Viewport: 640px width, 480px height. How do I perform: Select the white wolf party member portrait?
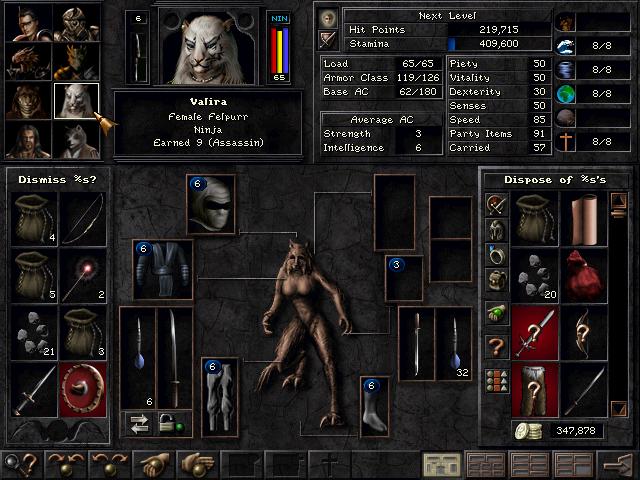77,139
